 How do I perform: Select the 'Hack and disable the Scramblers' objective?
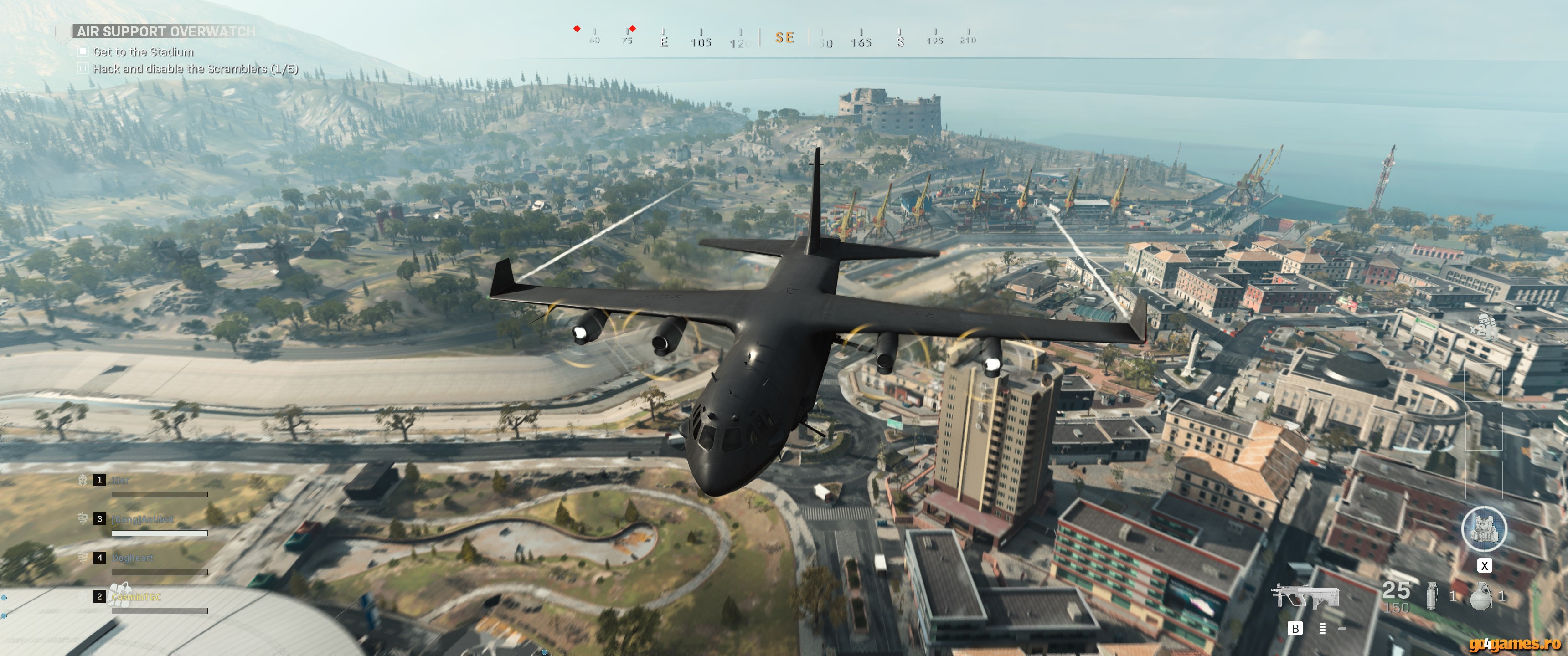[196, 69]
